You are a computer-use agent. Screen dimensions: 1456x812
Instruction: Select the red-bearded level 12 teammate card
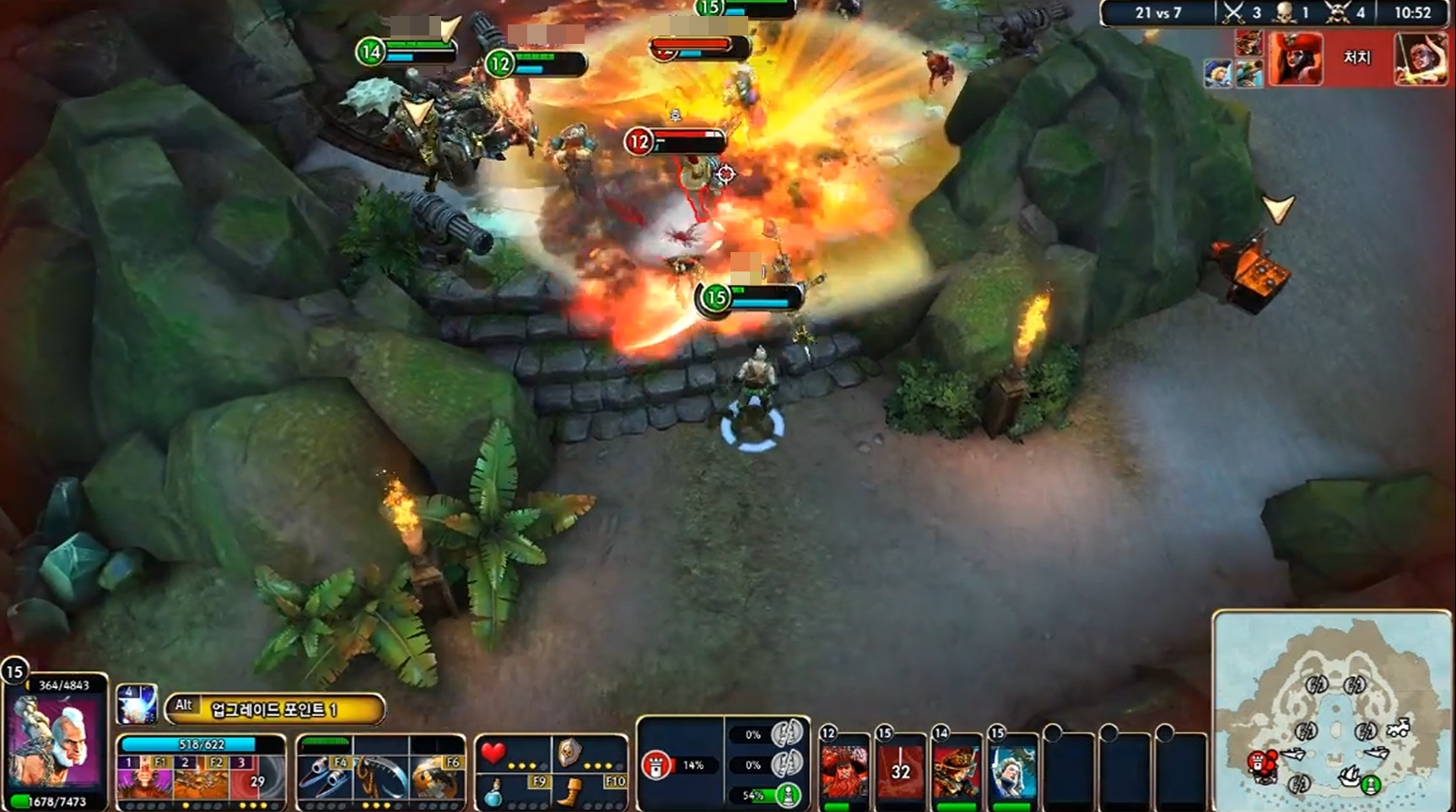(x=844, y=771)
